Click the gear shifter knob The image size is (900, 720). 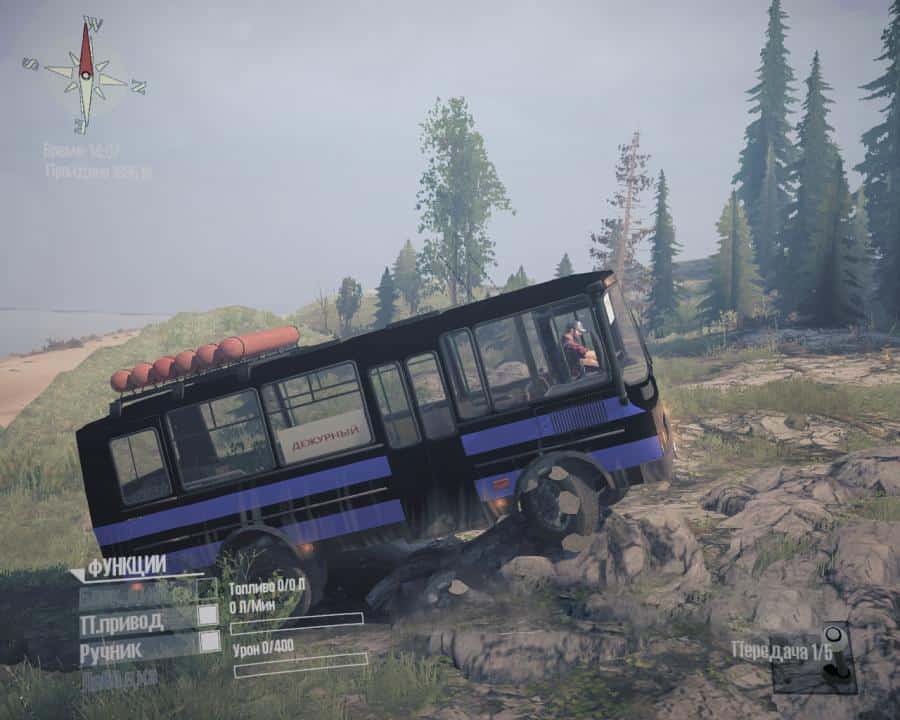(x=834, y=635)
